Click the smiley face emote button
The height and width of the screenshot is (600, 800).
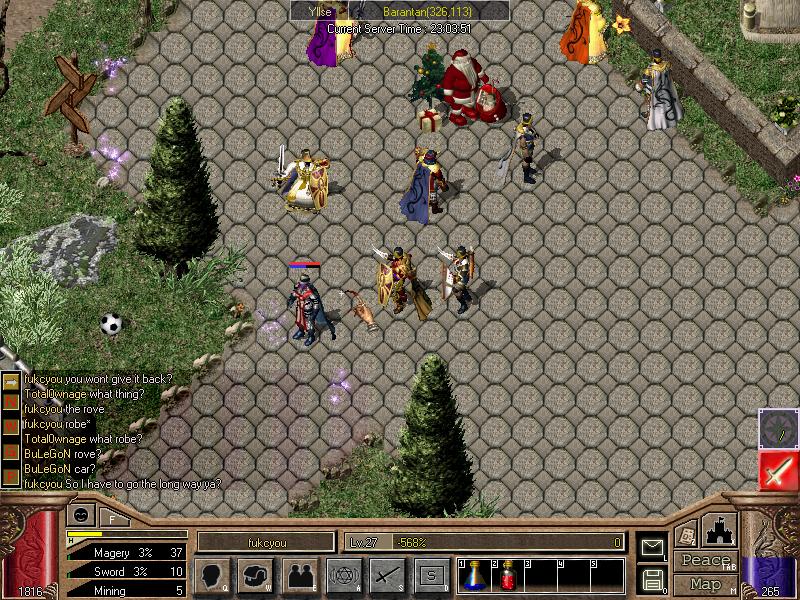click(79, 516)
